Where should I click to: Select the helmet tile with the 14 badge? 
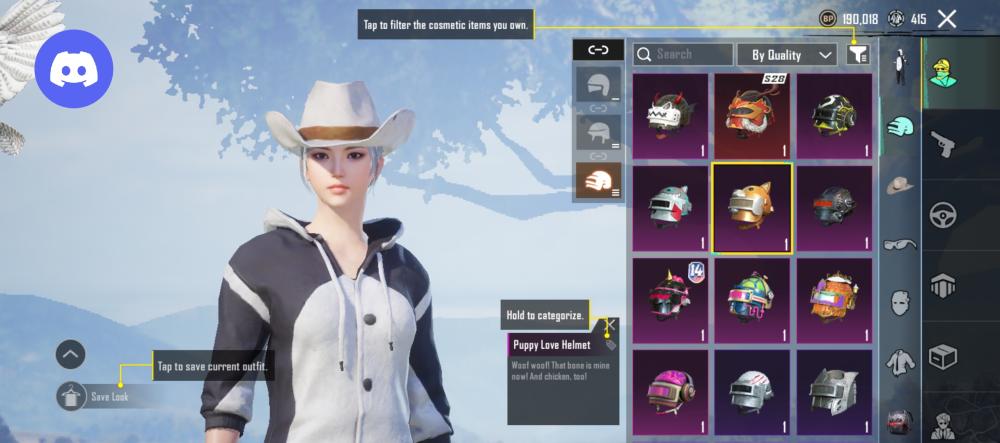(x=670, y=300)
